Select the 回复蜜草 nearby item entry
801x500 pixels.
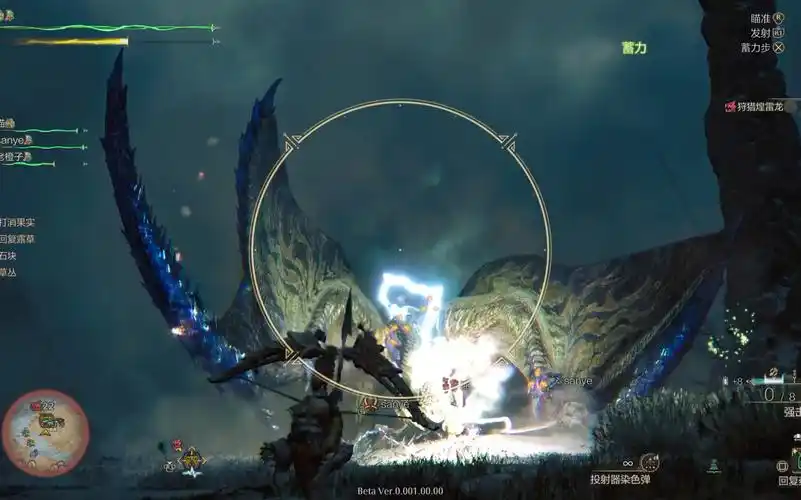(x=17, y=239)
